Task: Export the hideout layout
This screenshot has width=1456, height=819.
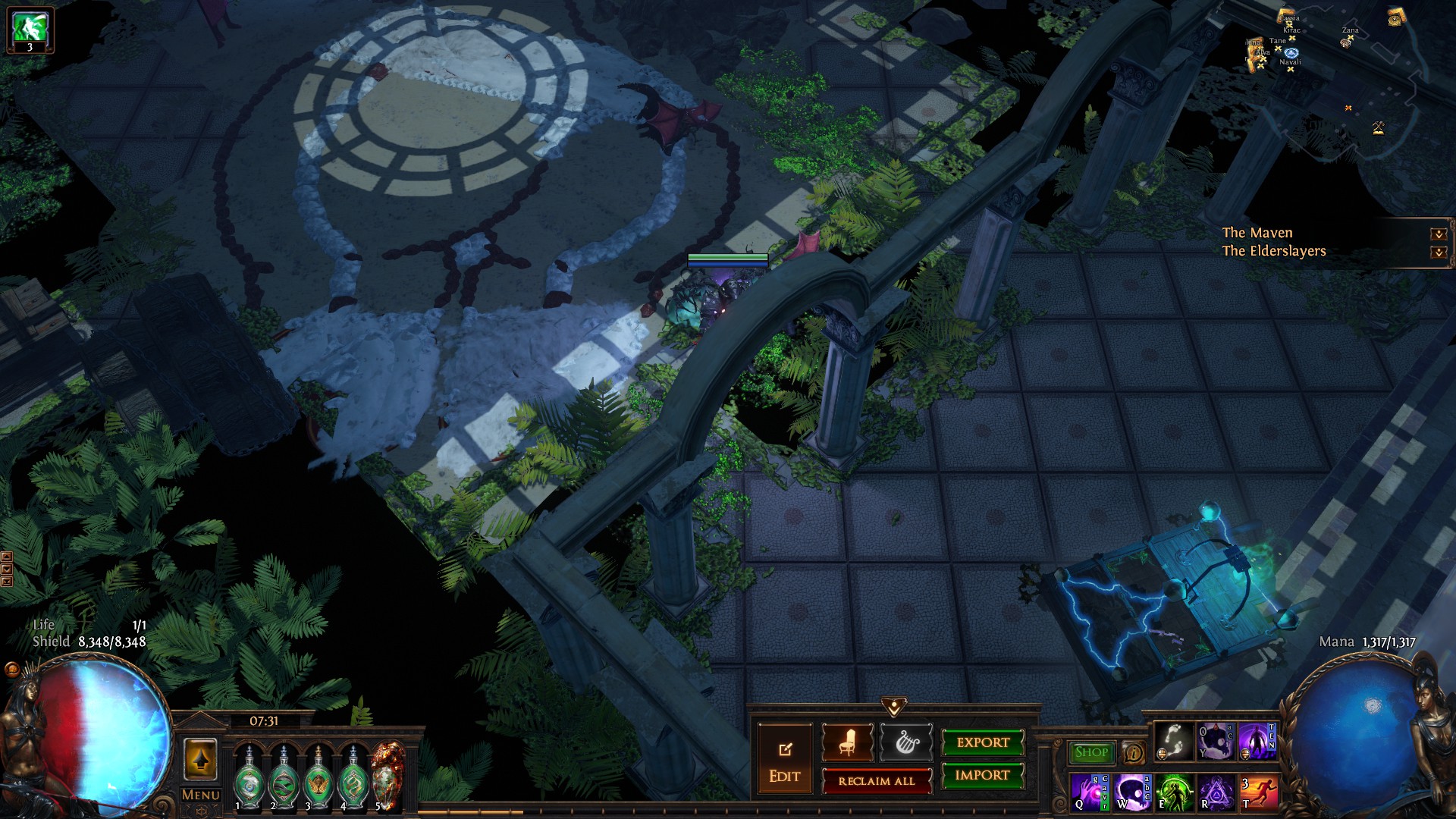Action: pos(982,743)
